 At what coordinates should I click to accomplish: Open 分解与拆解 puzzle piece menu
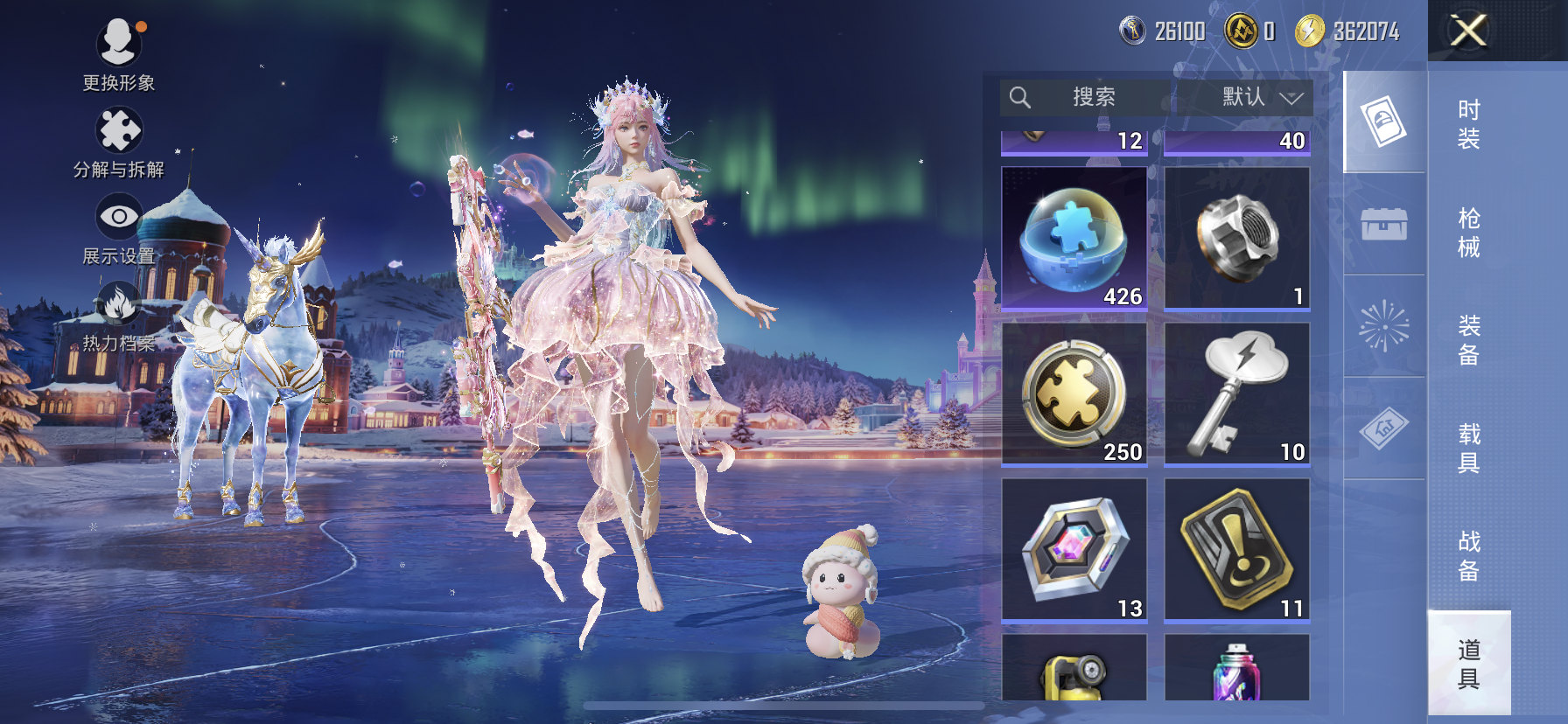tap(118, 142)
